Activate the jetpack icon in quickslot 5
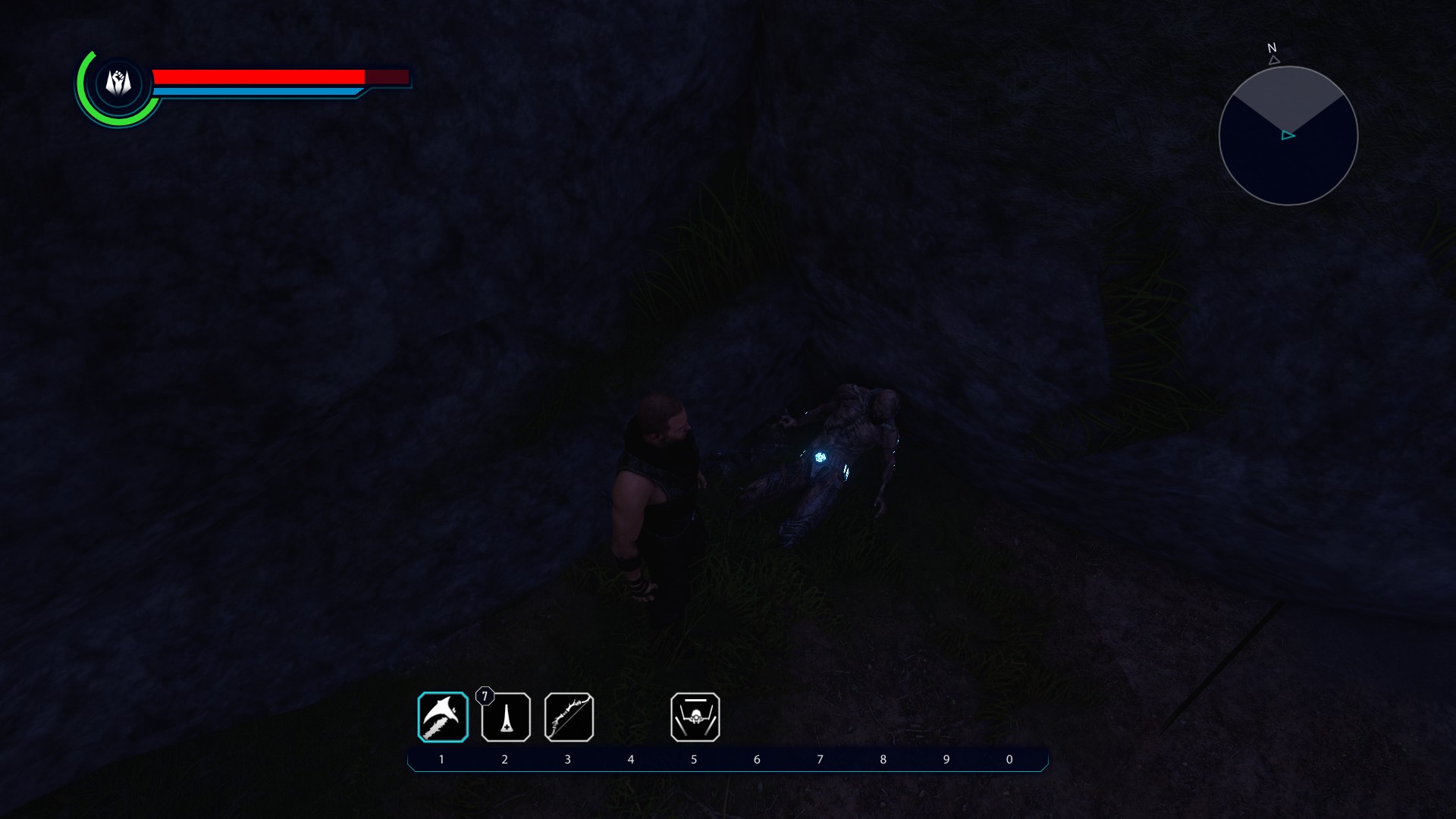The width and height of the screenshot is (1456, 819). 695,717
